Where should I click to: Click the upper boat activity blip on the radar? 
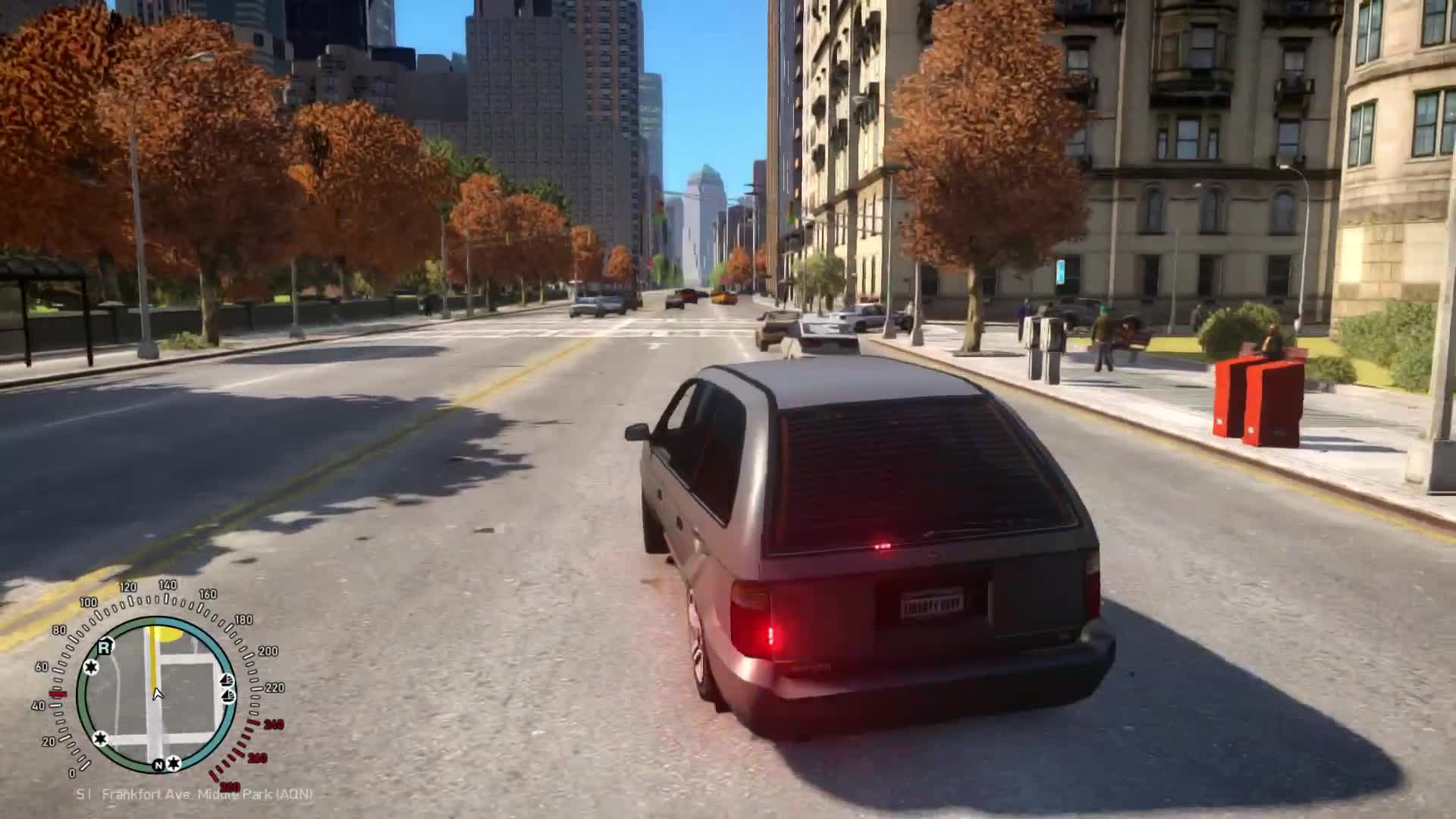(226, 679)
